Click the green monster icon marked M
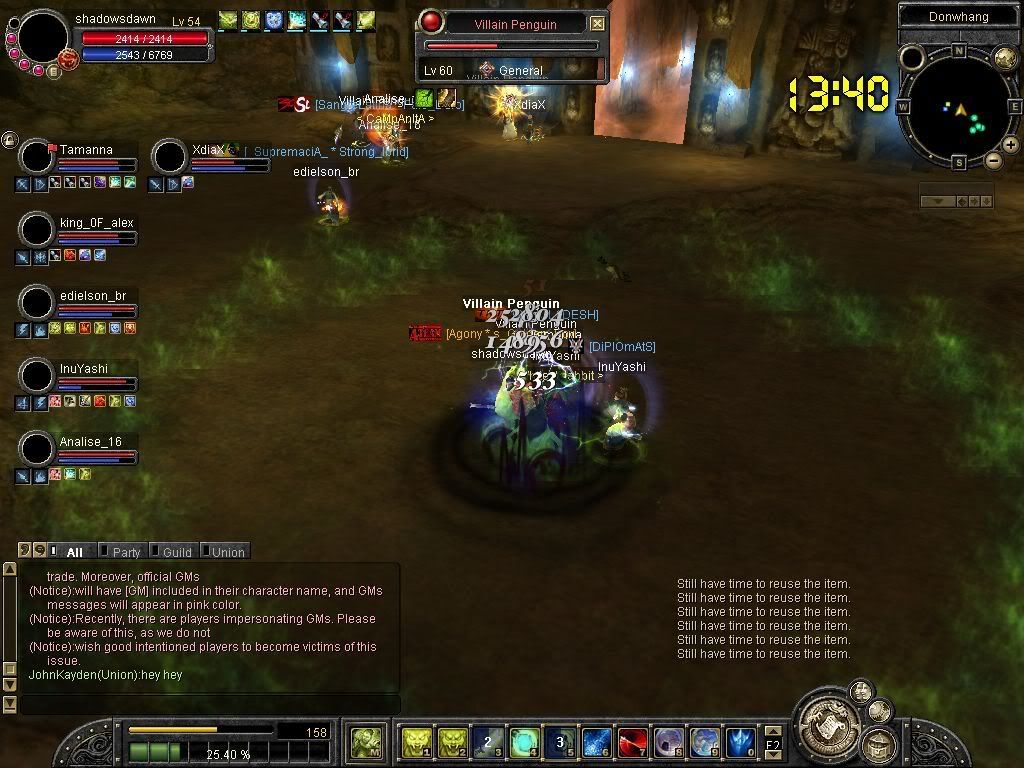 (364, 743)
